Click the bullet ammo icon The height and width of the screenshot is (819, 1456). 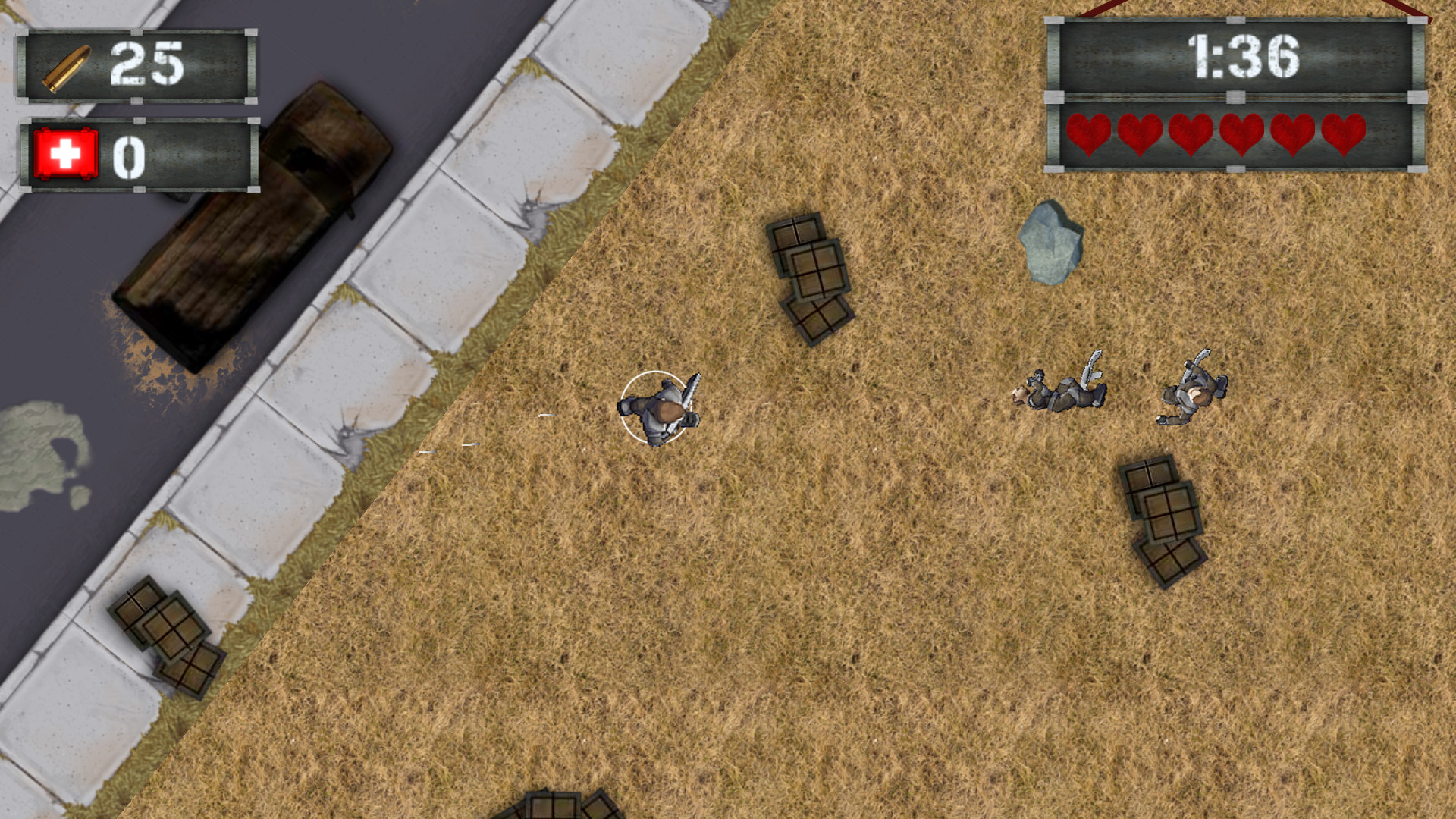click(64, 67)
